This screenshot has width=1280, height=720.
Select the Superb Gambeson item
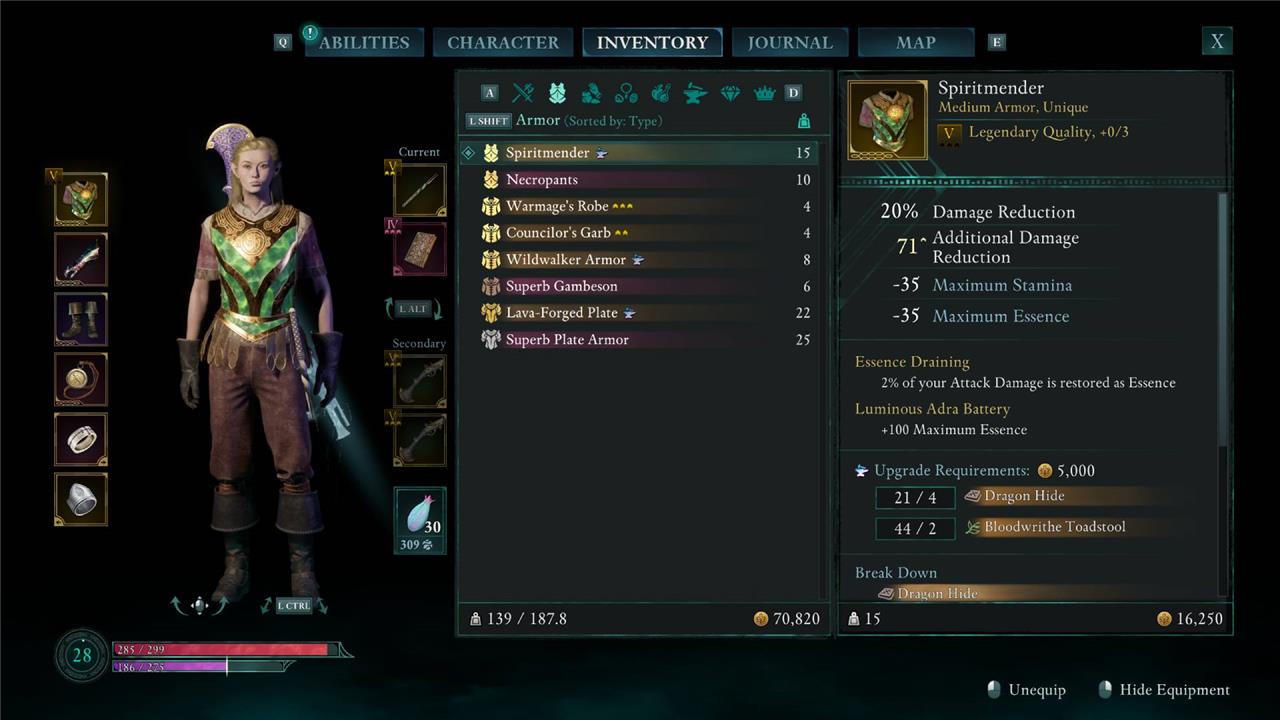[561, 286]
